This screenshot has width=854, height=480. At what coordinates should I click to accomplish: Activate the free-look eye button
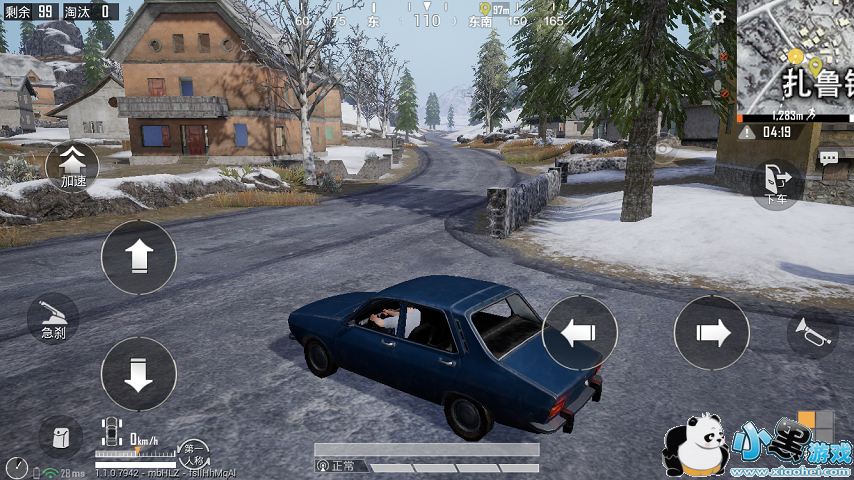662,149
